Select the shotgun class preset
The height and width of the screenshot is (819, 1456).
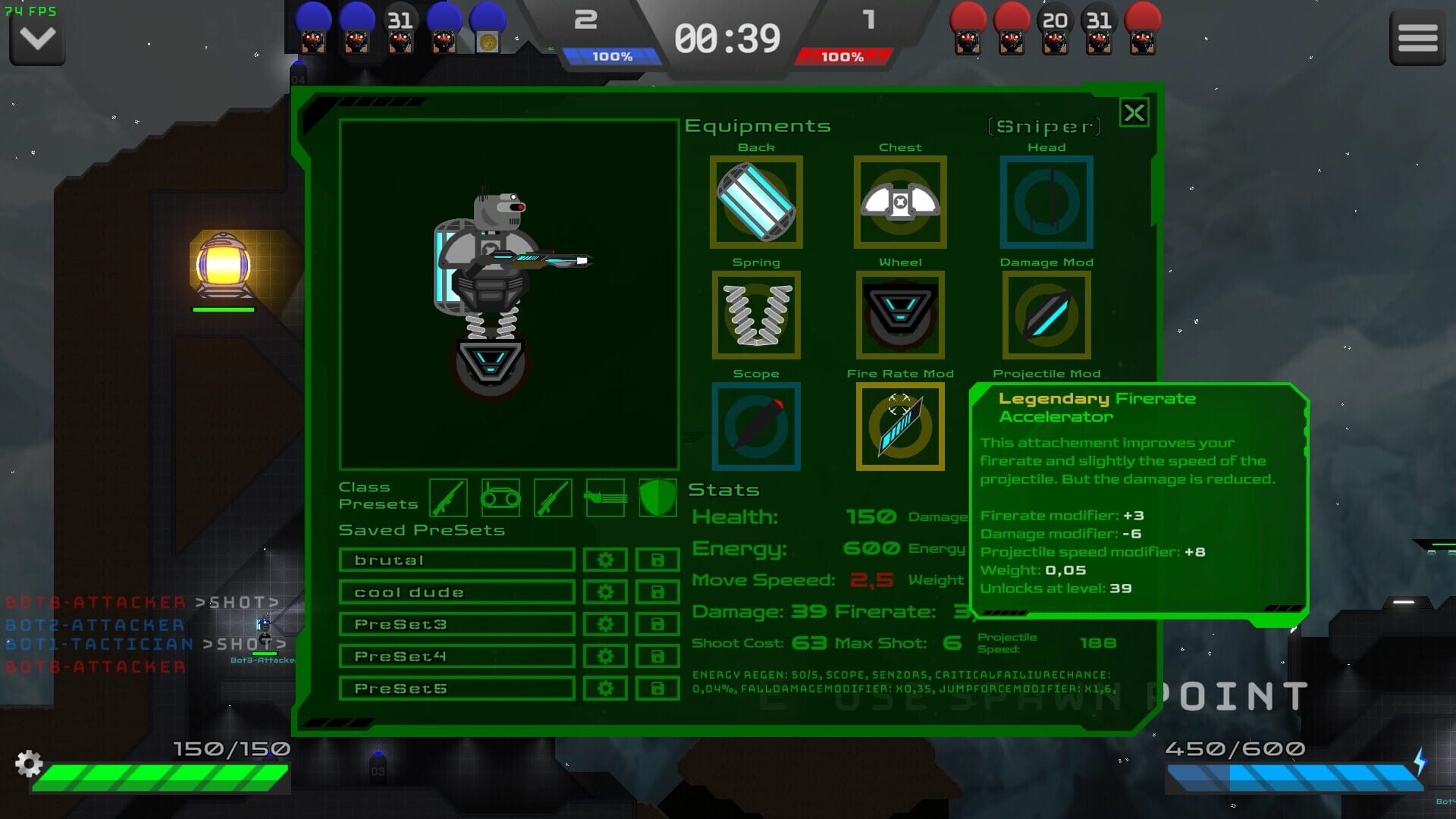[x=447, y=497]
